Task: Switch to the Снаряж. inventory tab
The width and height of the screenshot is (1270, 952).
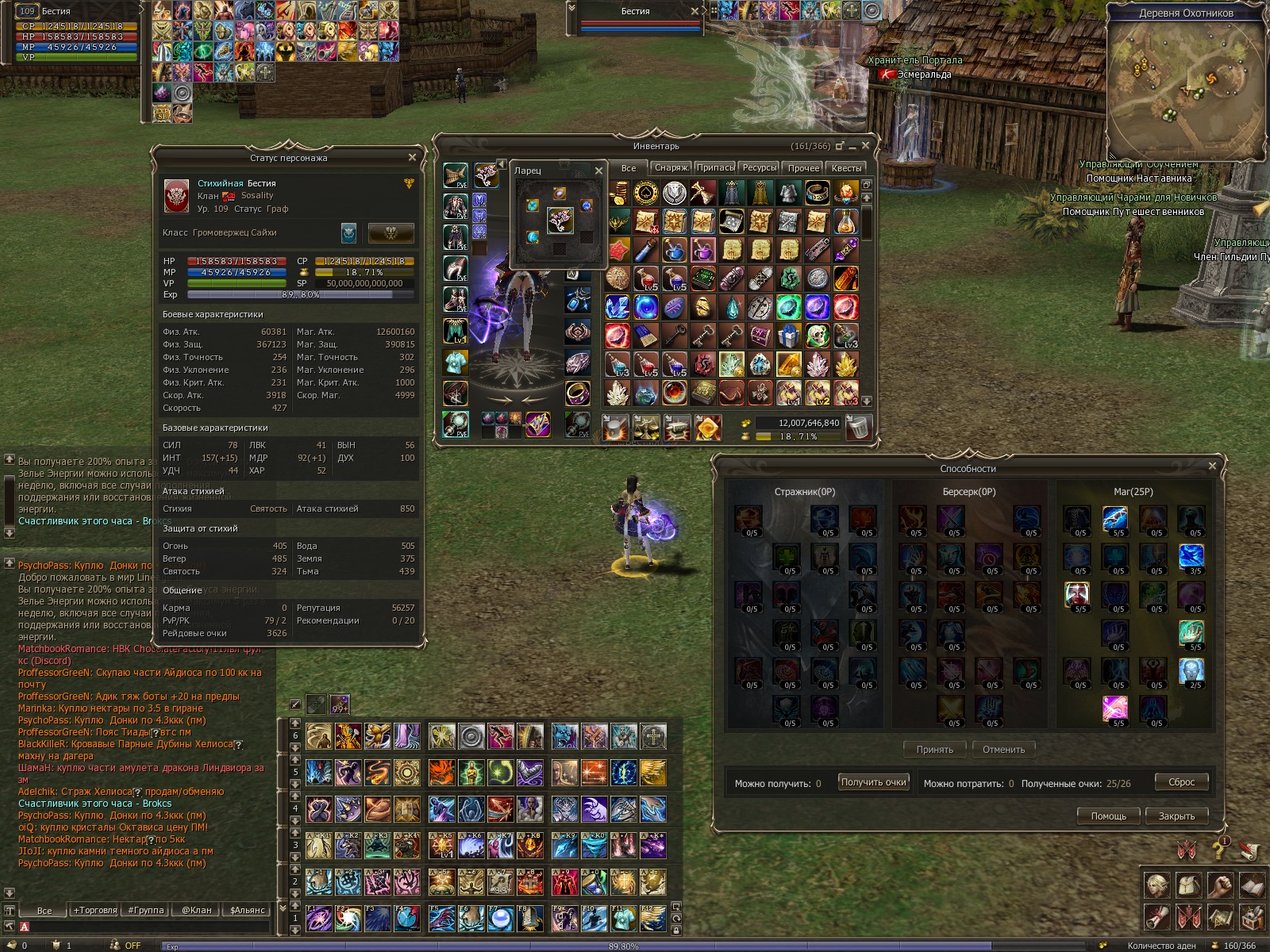Action: (672, 168)
